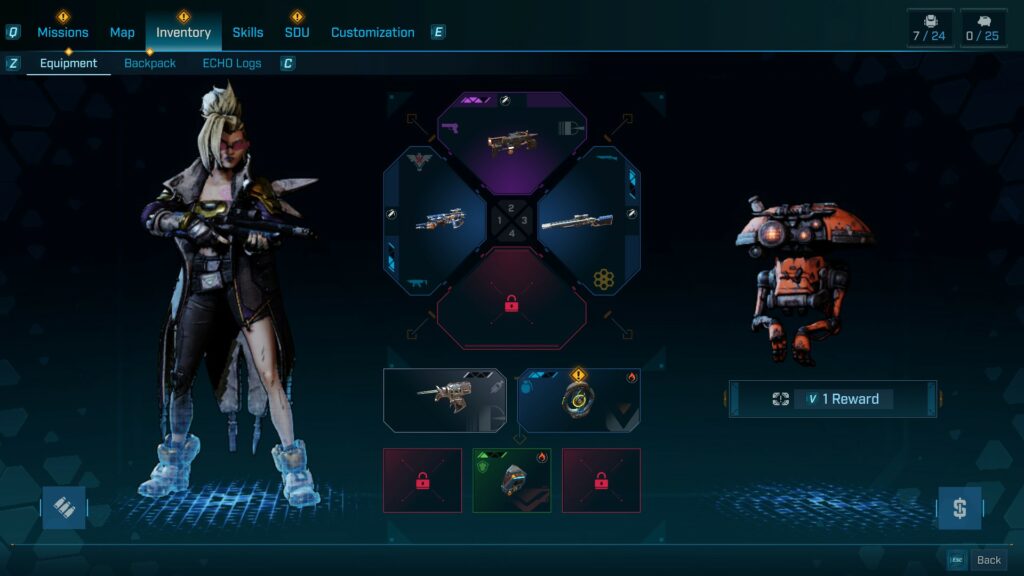1024x576 pixels.
Task: Select the purple weapon in the top slot
Action: [511, 142]
